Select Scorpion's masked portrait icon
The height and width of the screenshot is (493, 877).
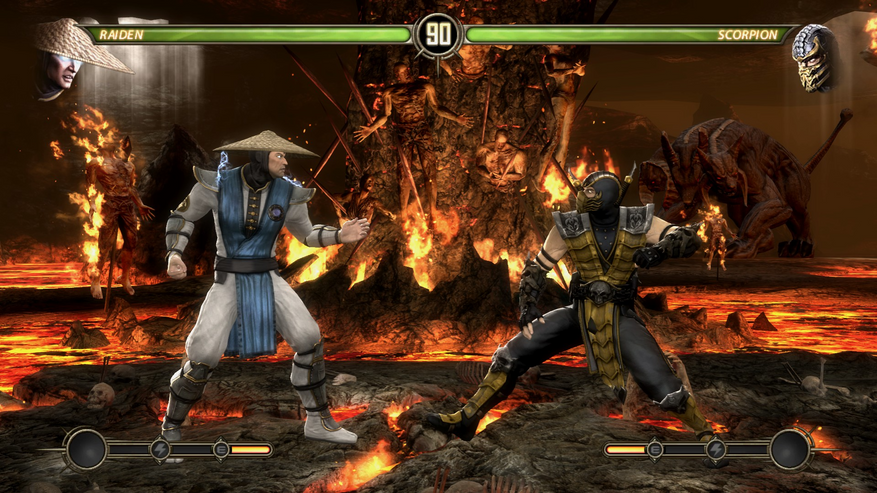click(x=814, y=58)
